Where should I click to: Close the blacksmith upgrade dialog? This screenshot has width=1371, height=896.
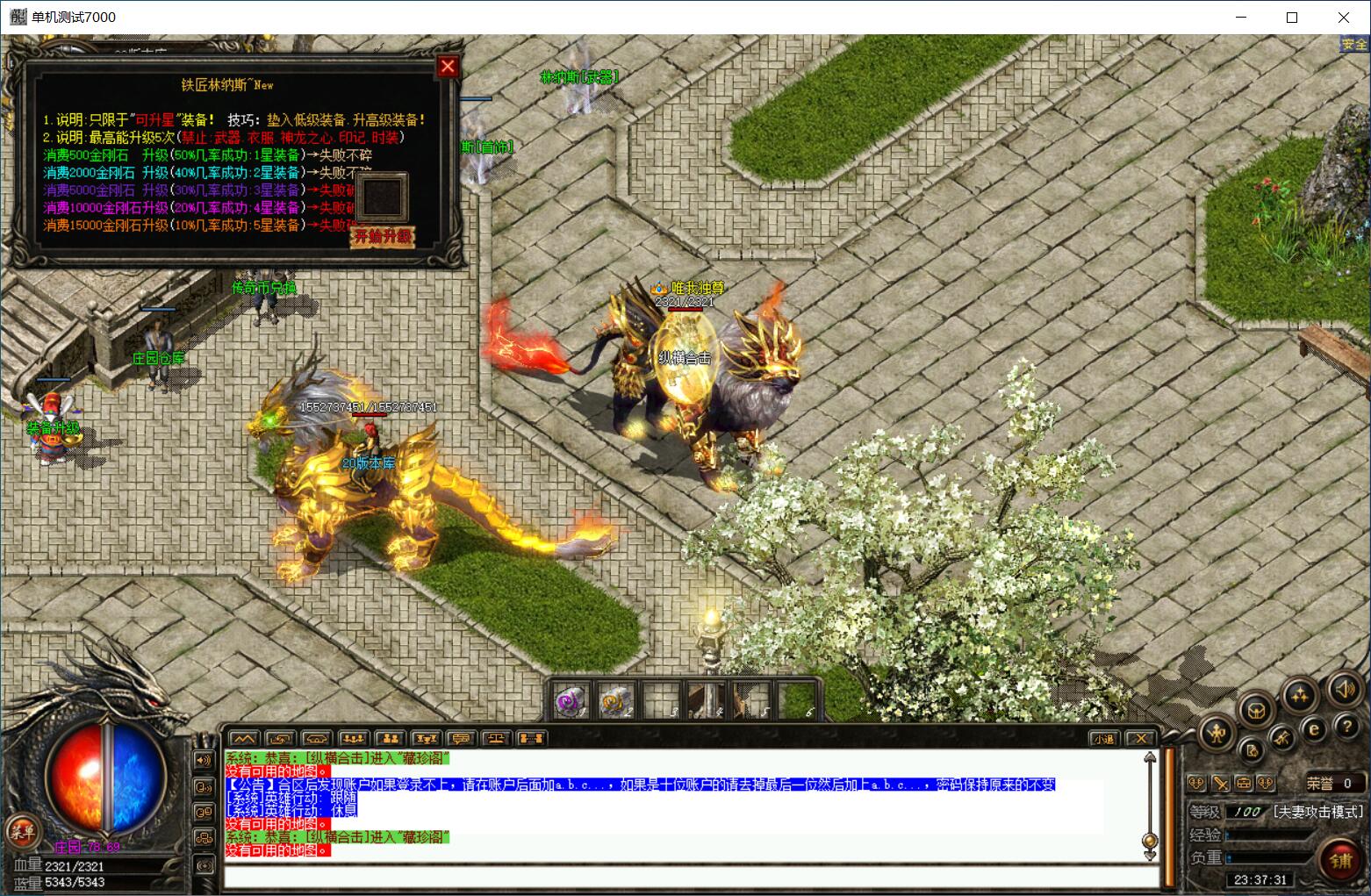point(448,67)
